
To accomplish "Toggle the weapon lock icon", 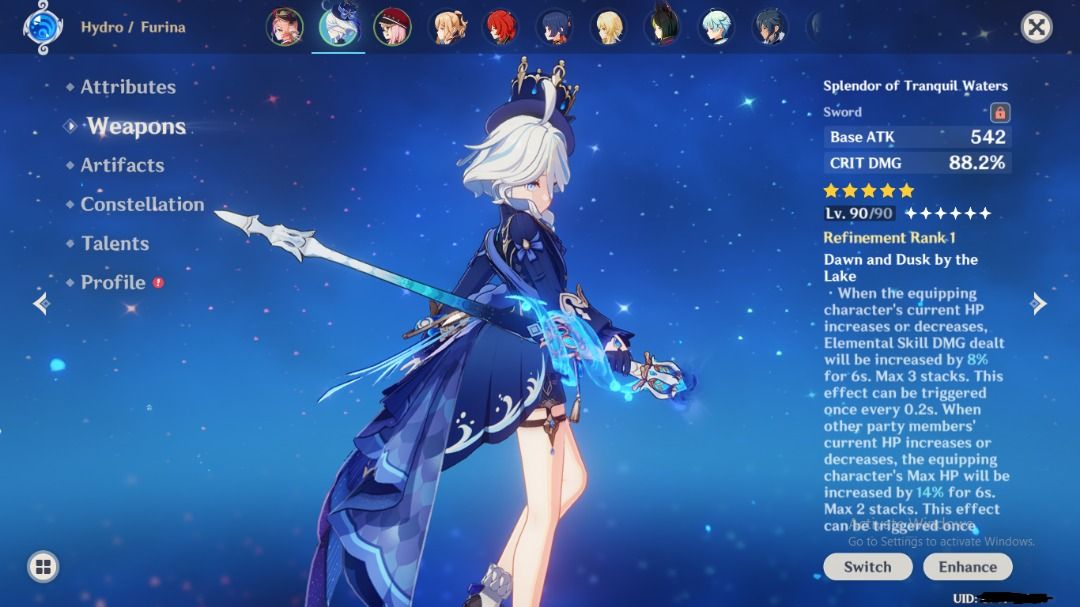I will (999, 112).
